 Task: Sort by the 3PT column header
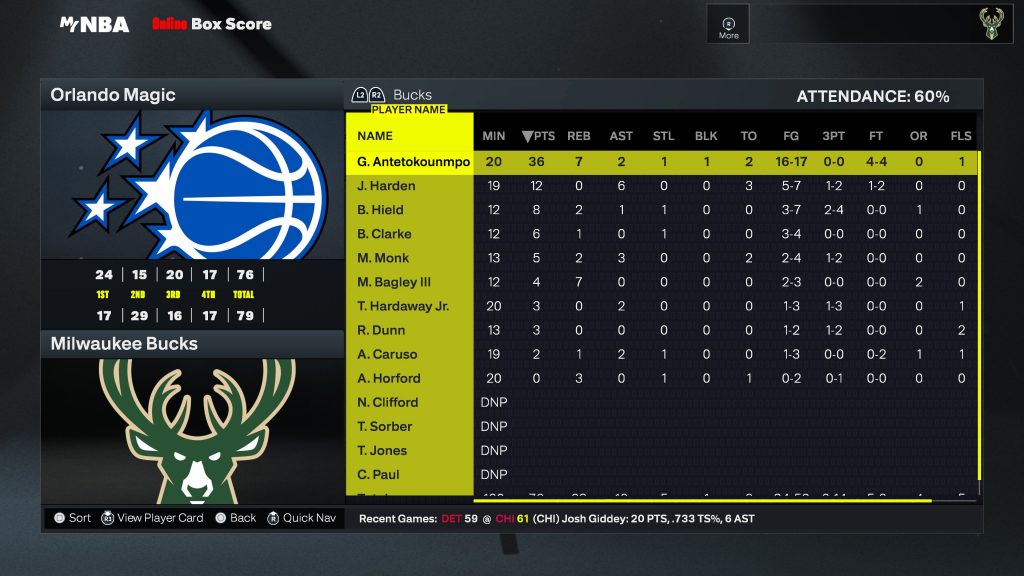click(833, 136)
